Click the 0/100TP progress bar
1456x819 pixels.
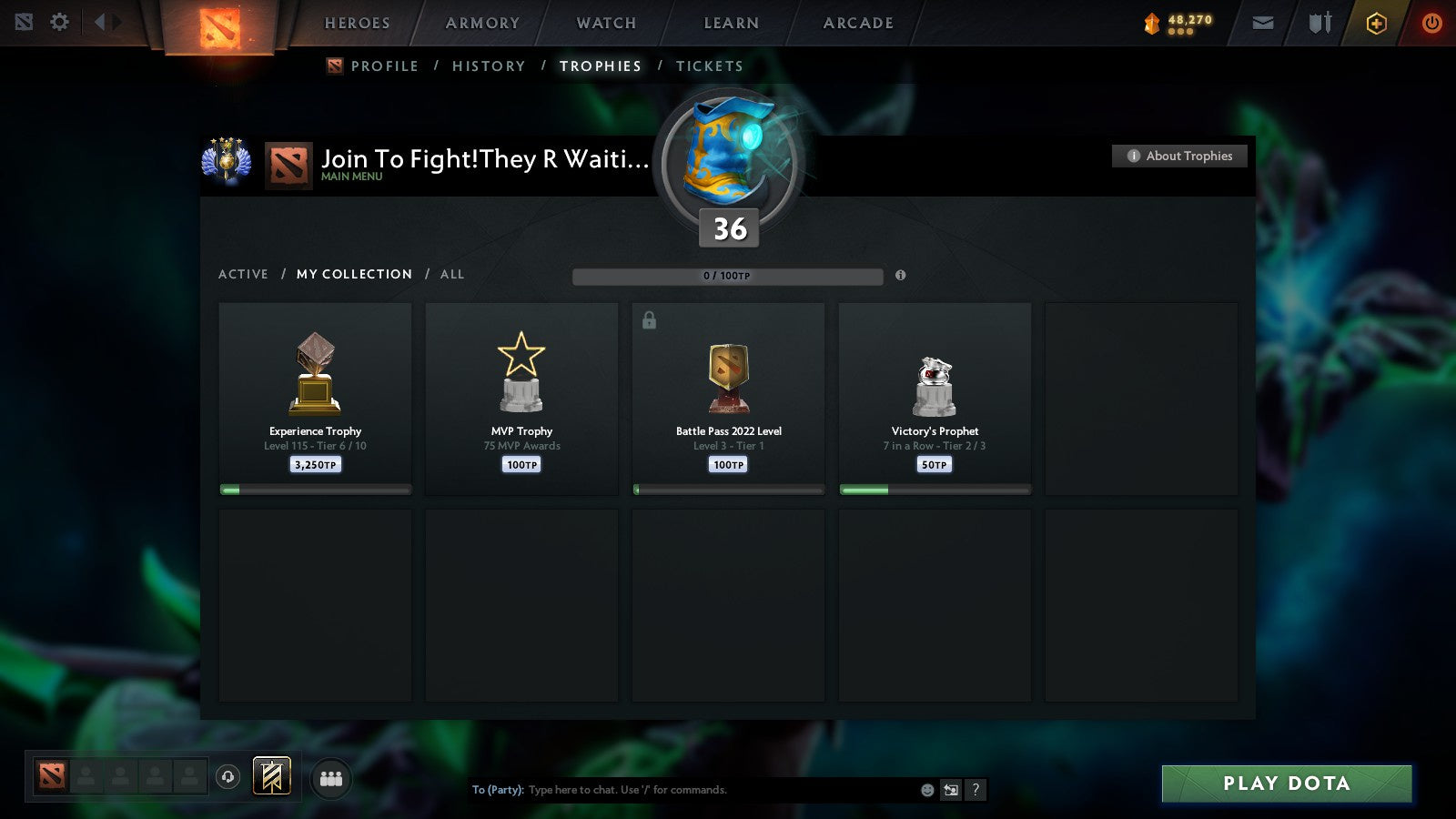tap(726, 276)
